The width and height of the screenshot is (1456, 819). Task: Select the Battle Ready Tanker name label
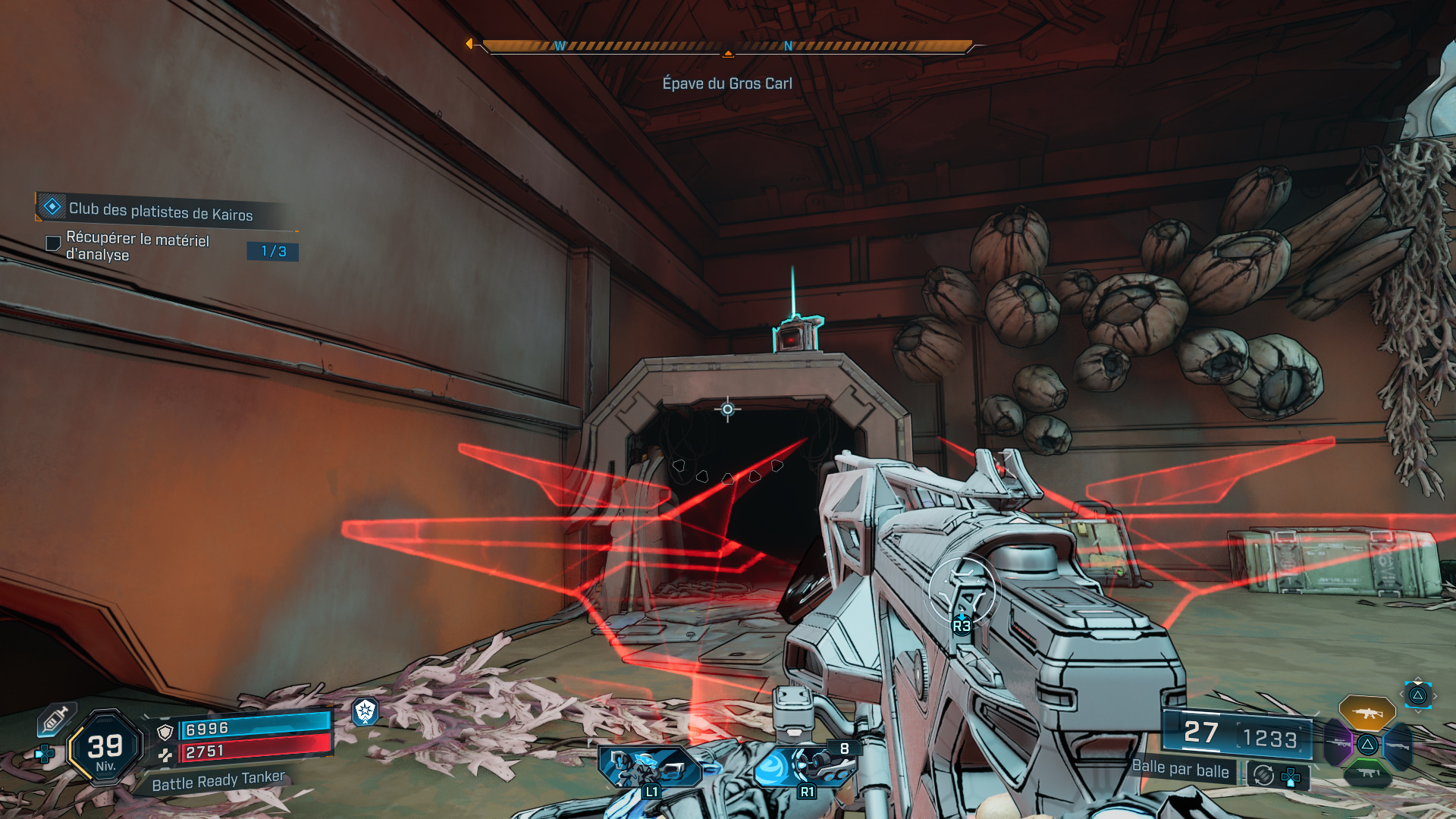218,780
